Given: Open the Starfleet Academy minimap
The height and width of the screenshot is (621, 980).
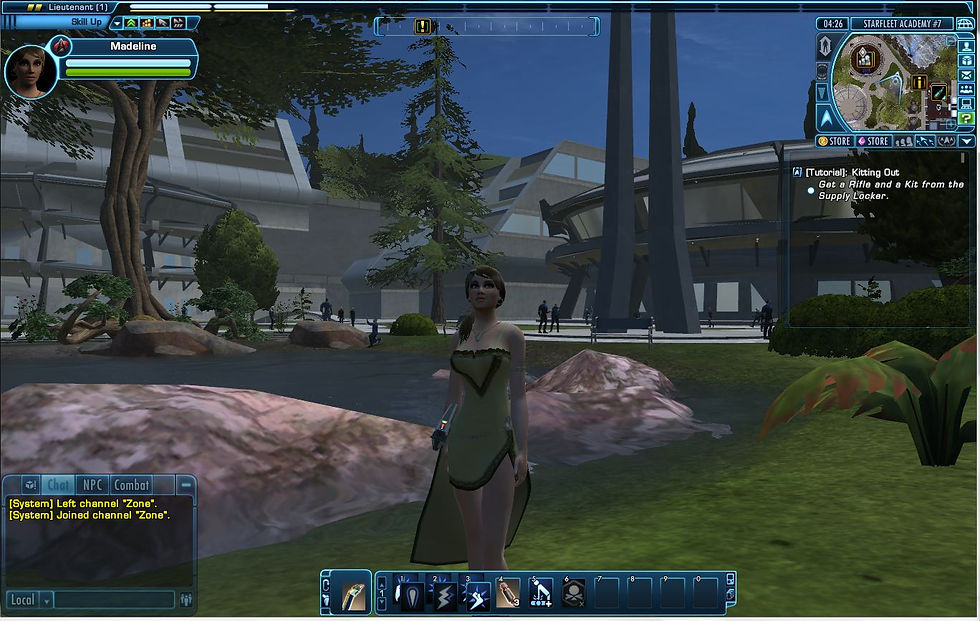Looking at the screenshot, I should (888, 84).
